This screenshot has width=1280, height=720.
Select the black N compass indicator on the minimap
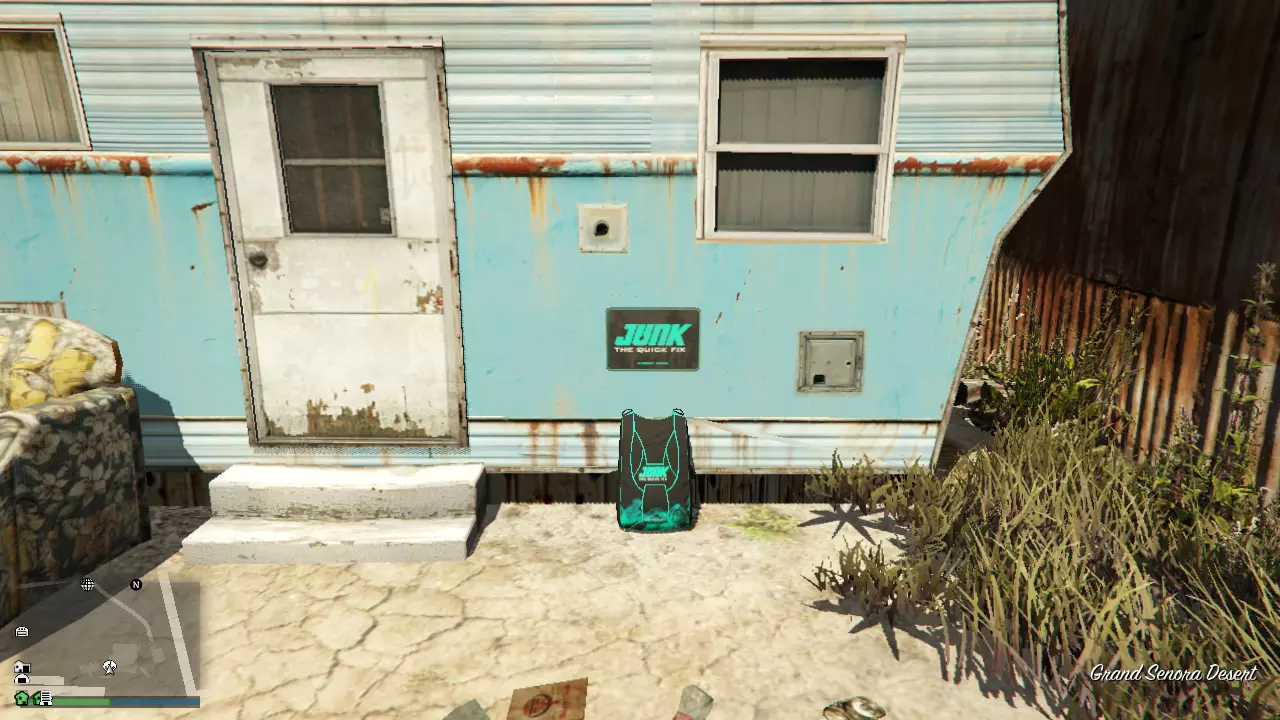click(x=136, y=583)
